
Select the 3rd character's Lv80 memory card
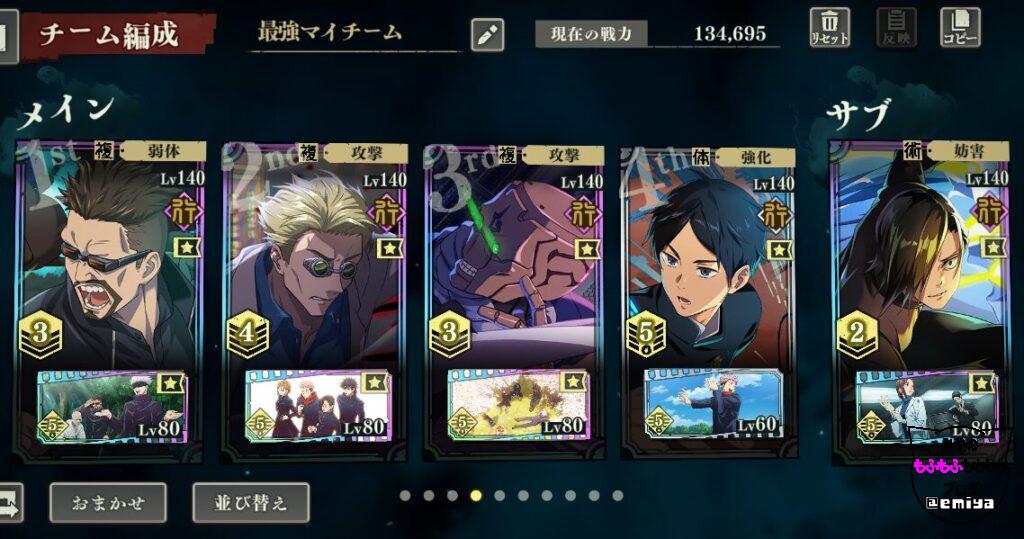pos(517,405)
